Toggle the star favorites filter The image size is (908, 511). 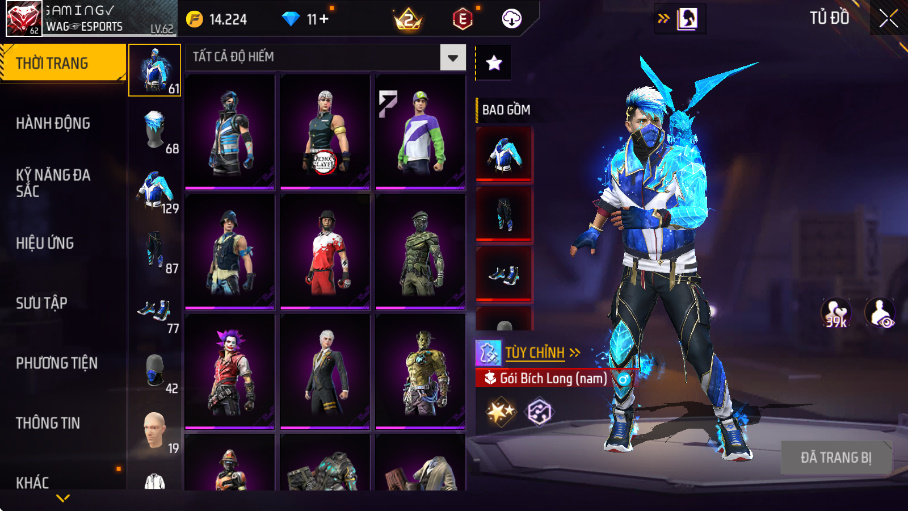[x=494, y=62]
